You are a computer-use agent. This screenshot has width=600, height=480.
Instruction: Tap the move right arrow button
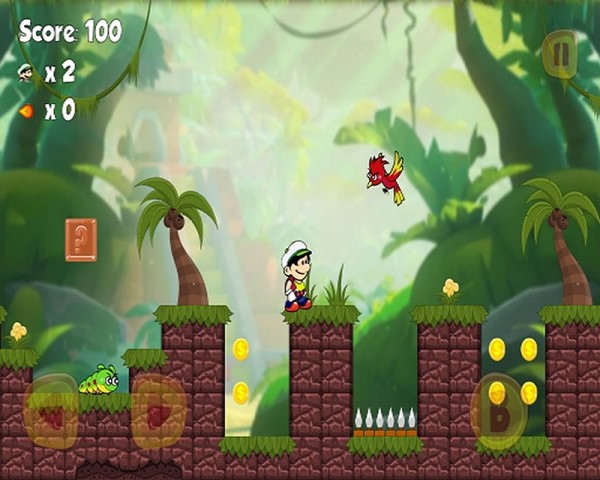pos(158,411)
